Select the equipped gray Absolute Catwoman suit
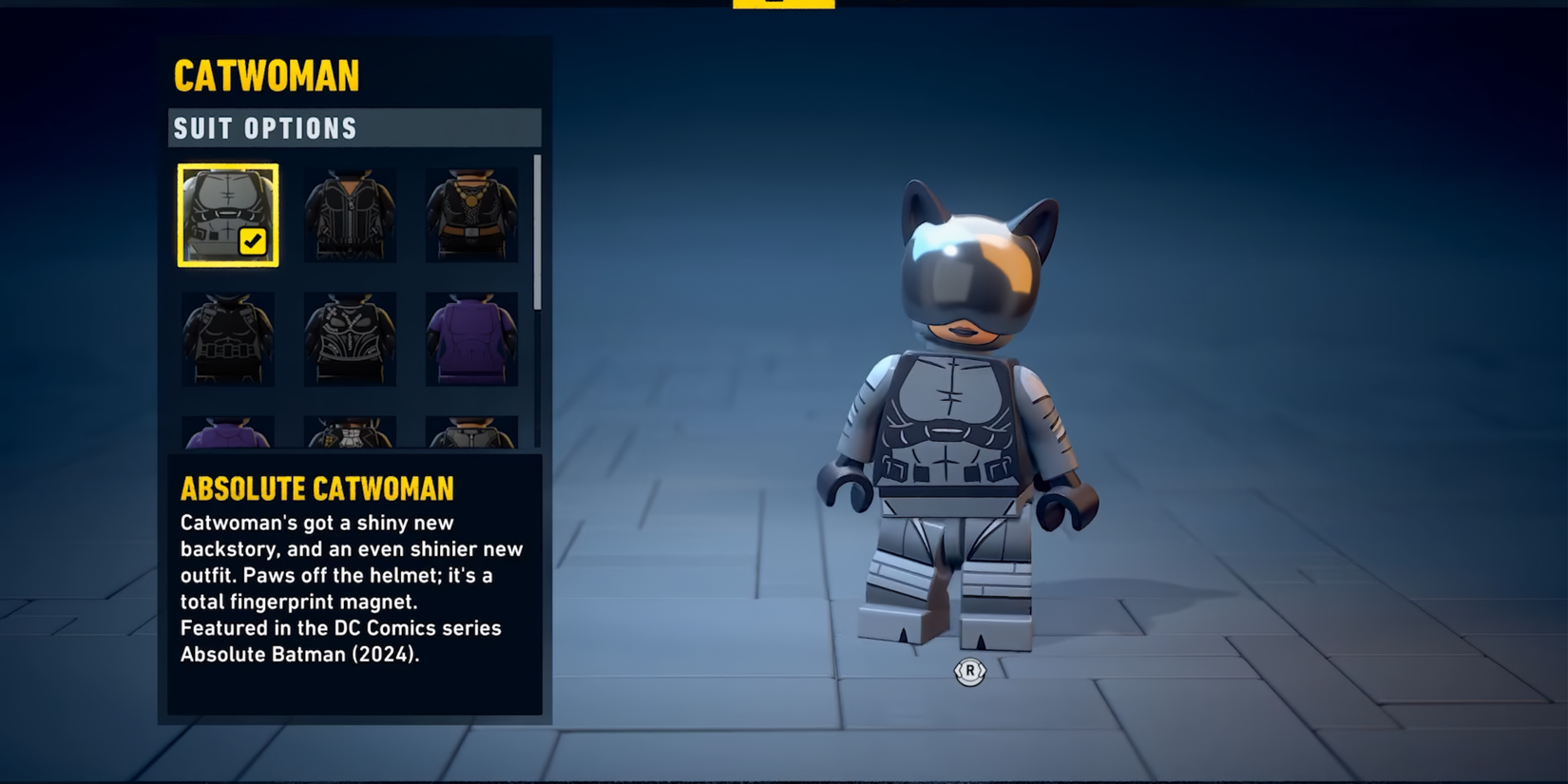1568x784 pixels. (x=228, y=215)
